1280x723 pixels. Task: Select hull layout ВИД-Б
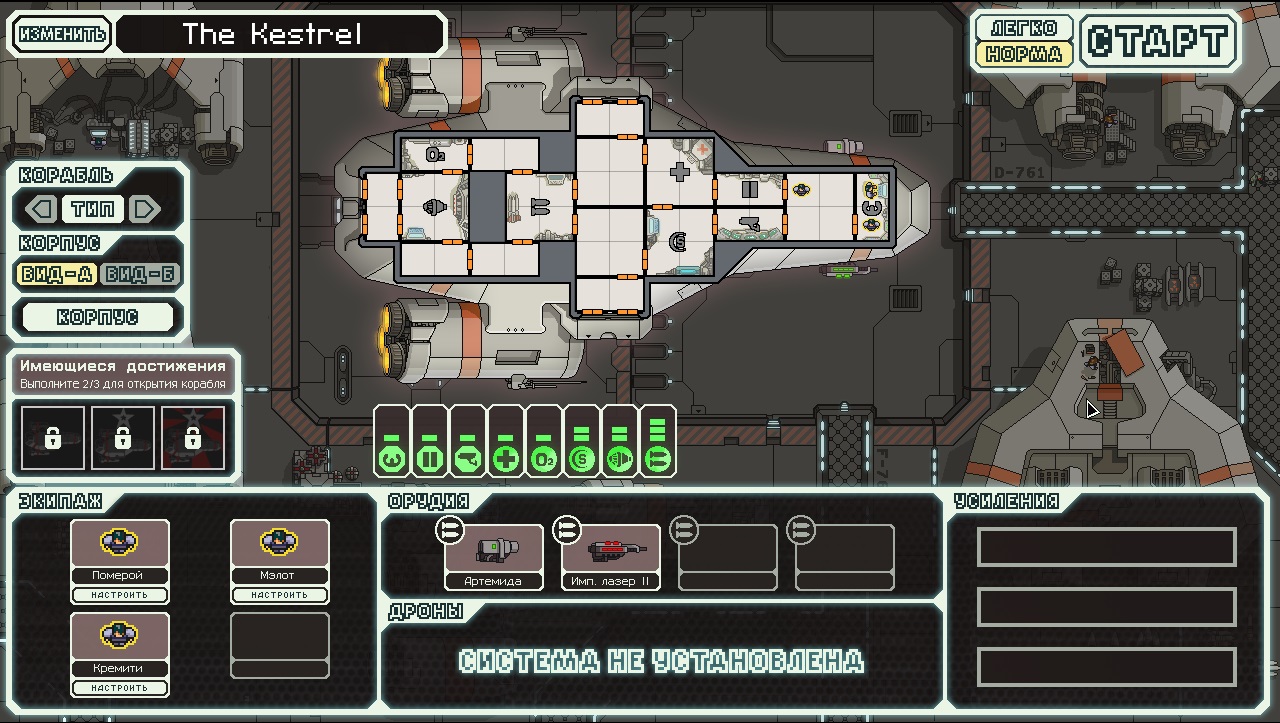(x=140, y=275)
